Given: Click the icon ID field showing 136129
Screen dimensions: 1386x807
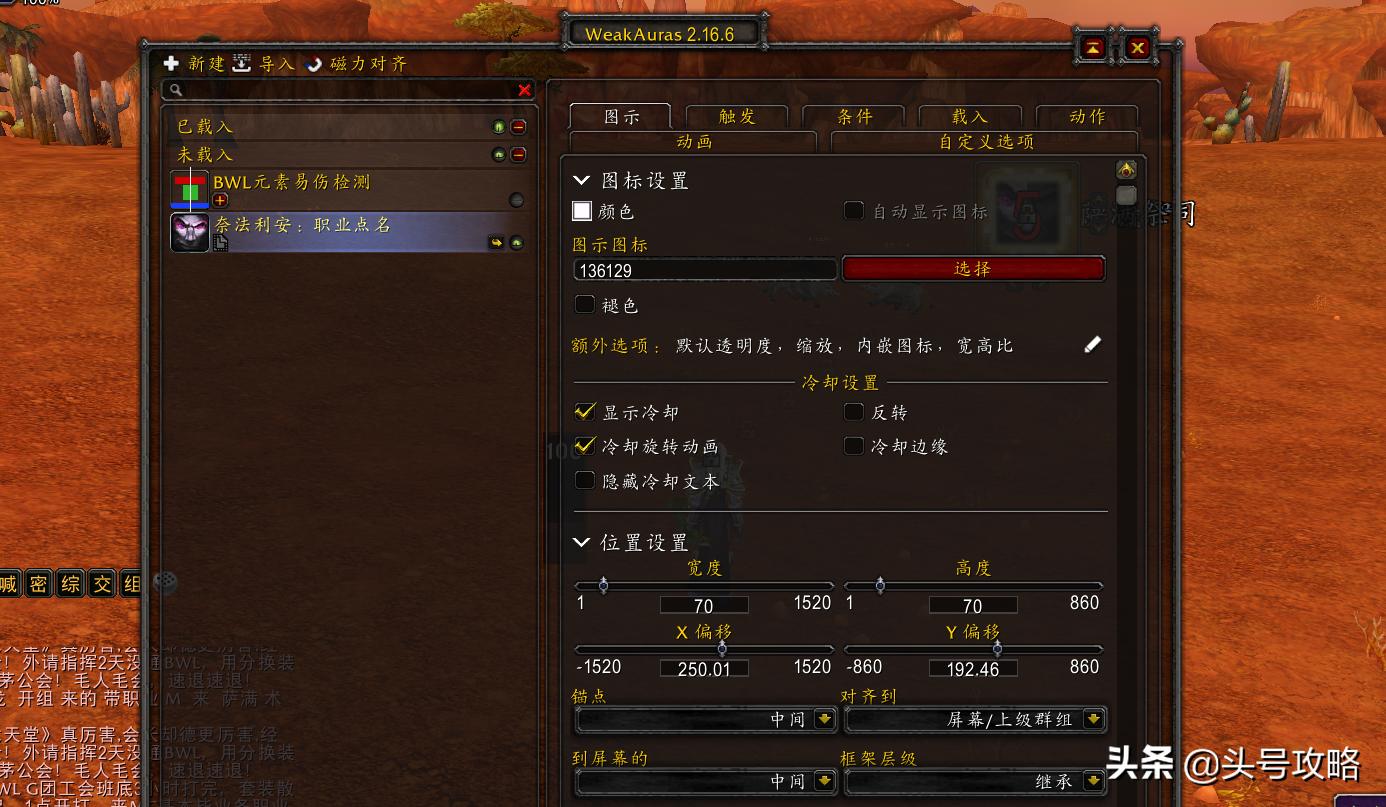Looking at the screenshot, I should tap(705, 268).
